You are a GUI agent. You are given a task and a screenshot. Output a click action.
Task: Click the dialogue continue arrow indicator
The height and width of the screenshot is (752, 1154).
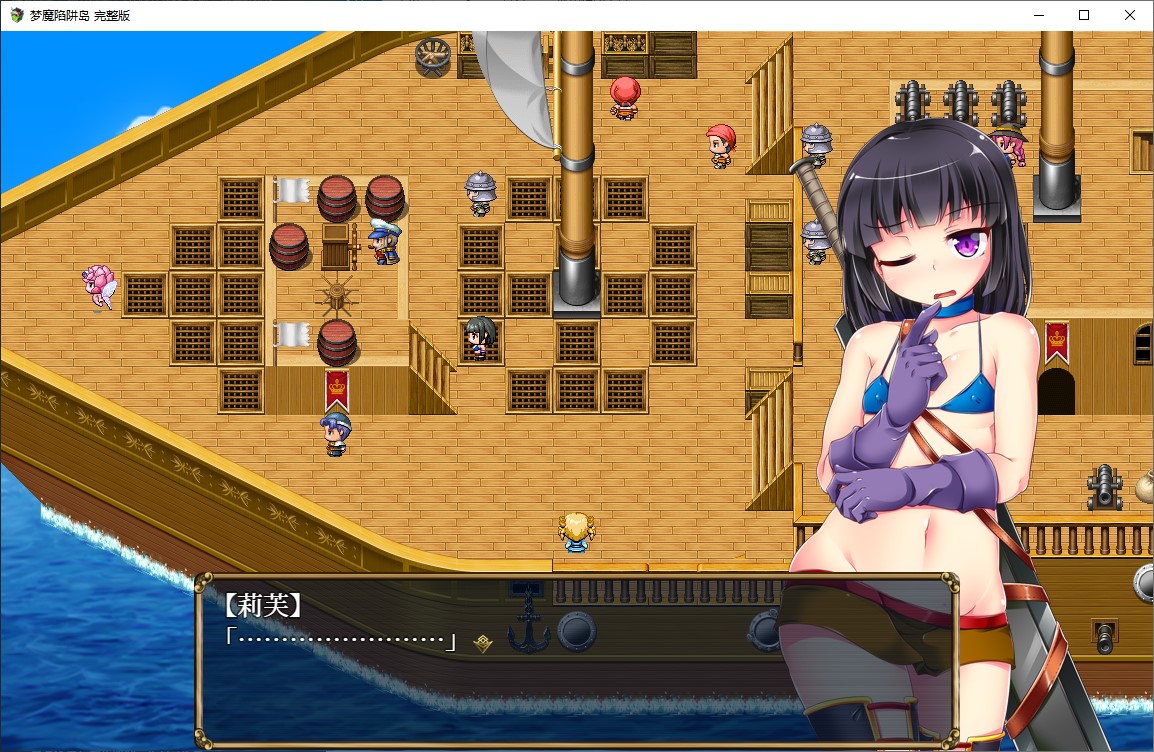point(483,643)
